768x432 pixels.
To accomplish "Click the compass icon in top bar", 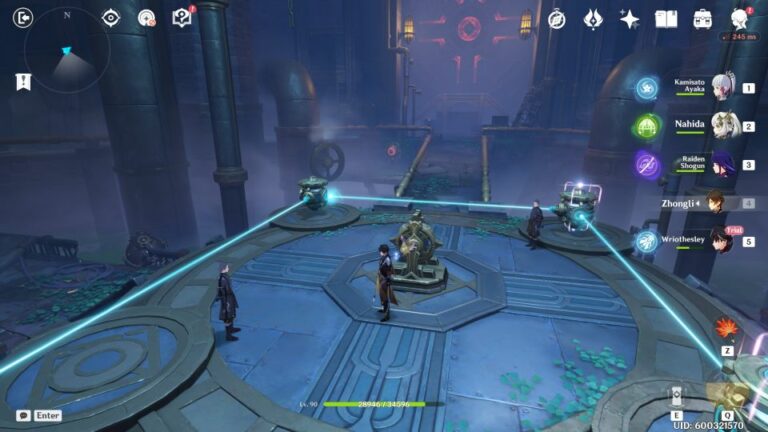I will 557,19.
